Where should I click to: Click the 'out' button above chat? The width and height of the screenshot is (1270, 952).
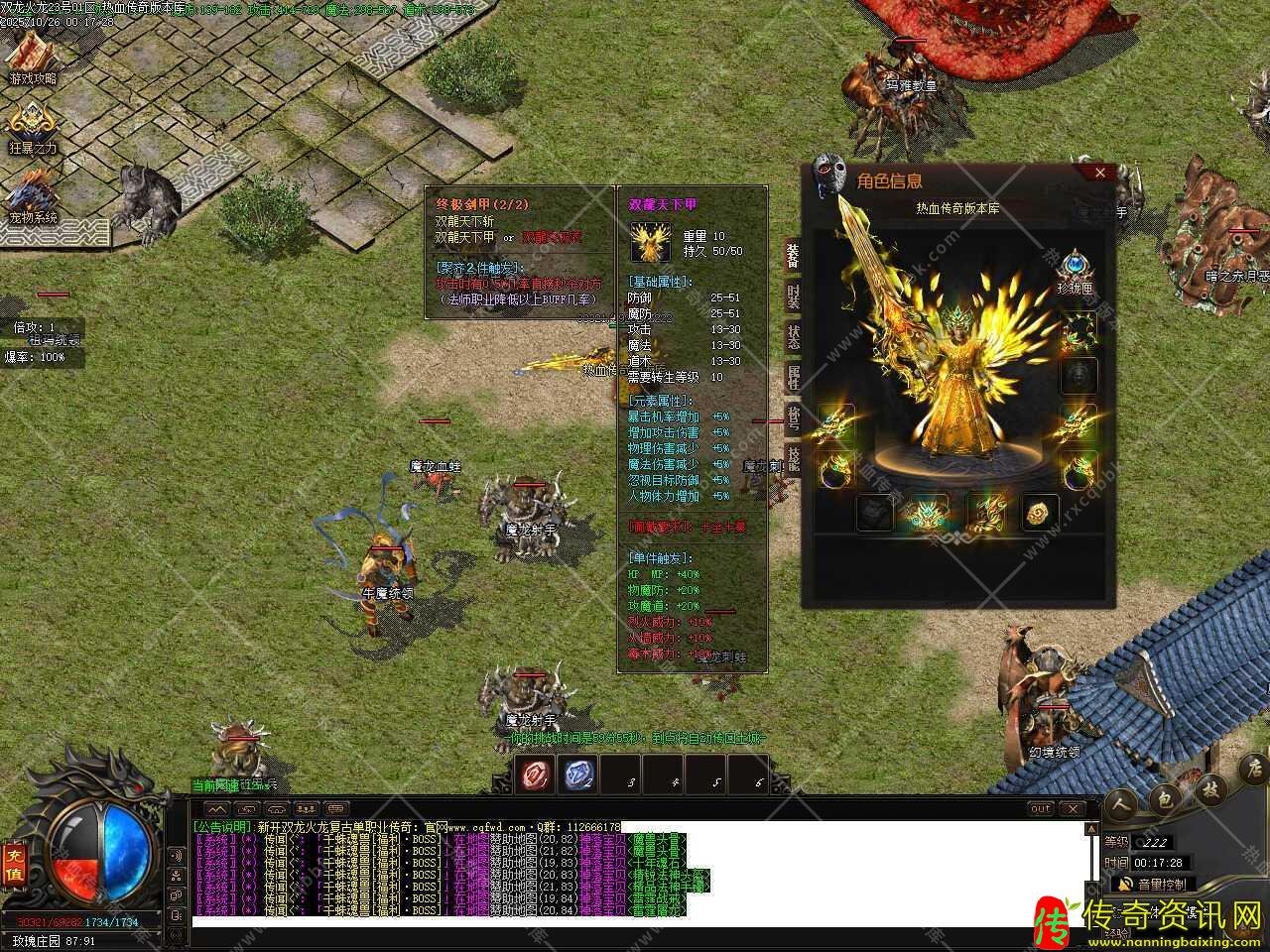pyautogui.click(x=1040, y=808)
